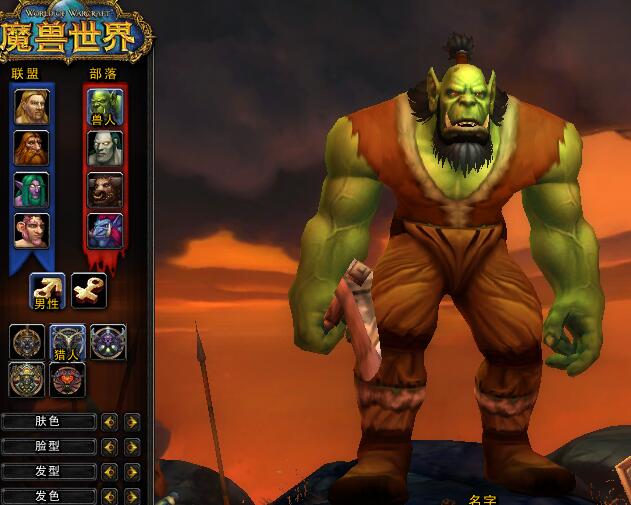Click previous arrow for skin color (肤色)
The image size is (631, 505).
110,422
